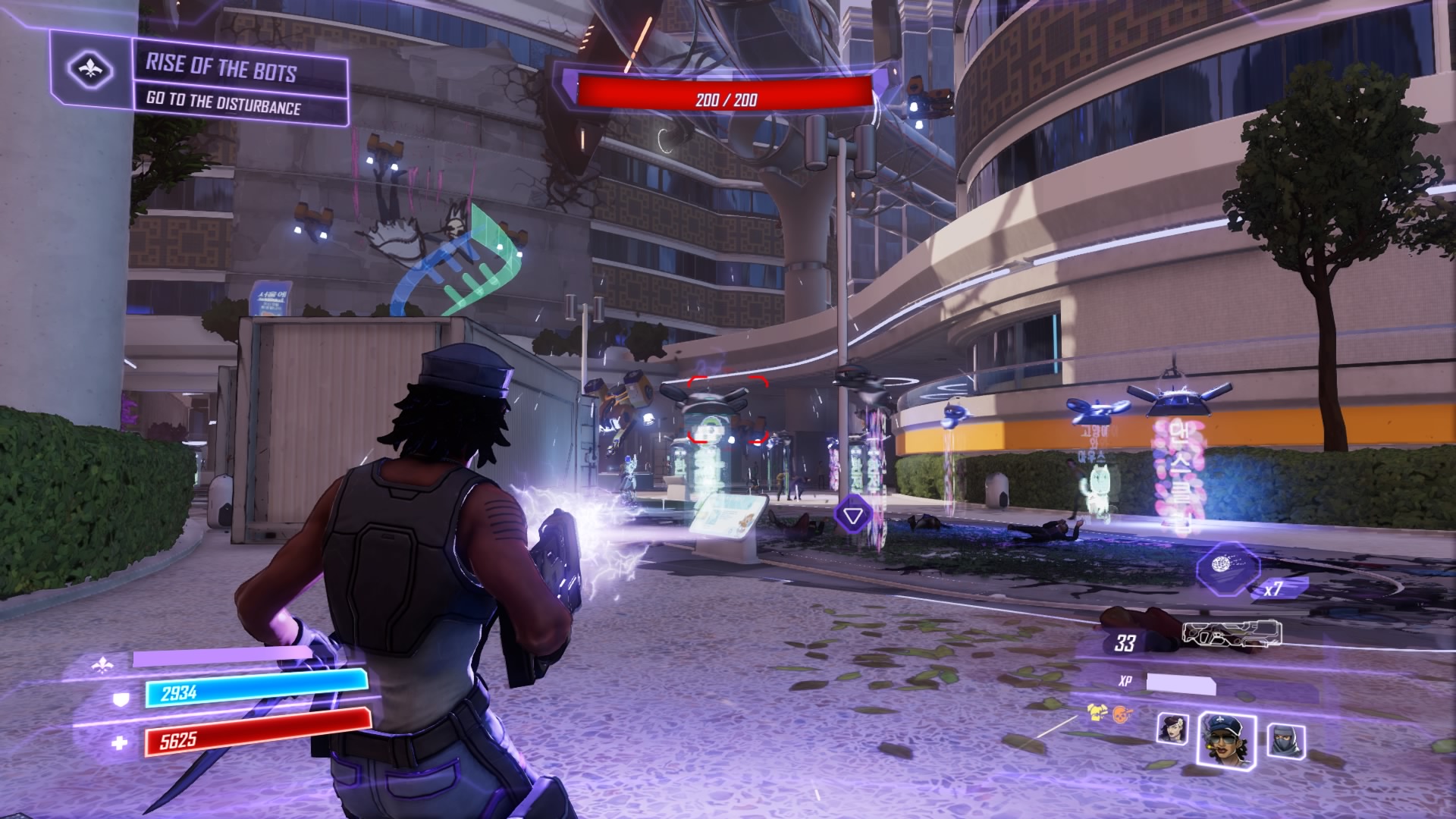Activate the disco ball special ability

click(x=1226, y=566)
